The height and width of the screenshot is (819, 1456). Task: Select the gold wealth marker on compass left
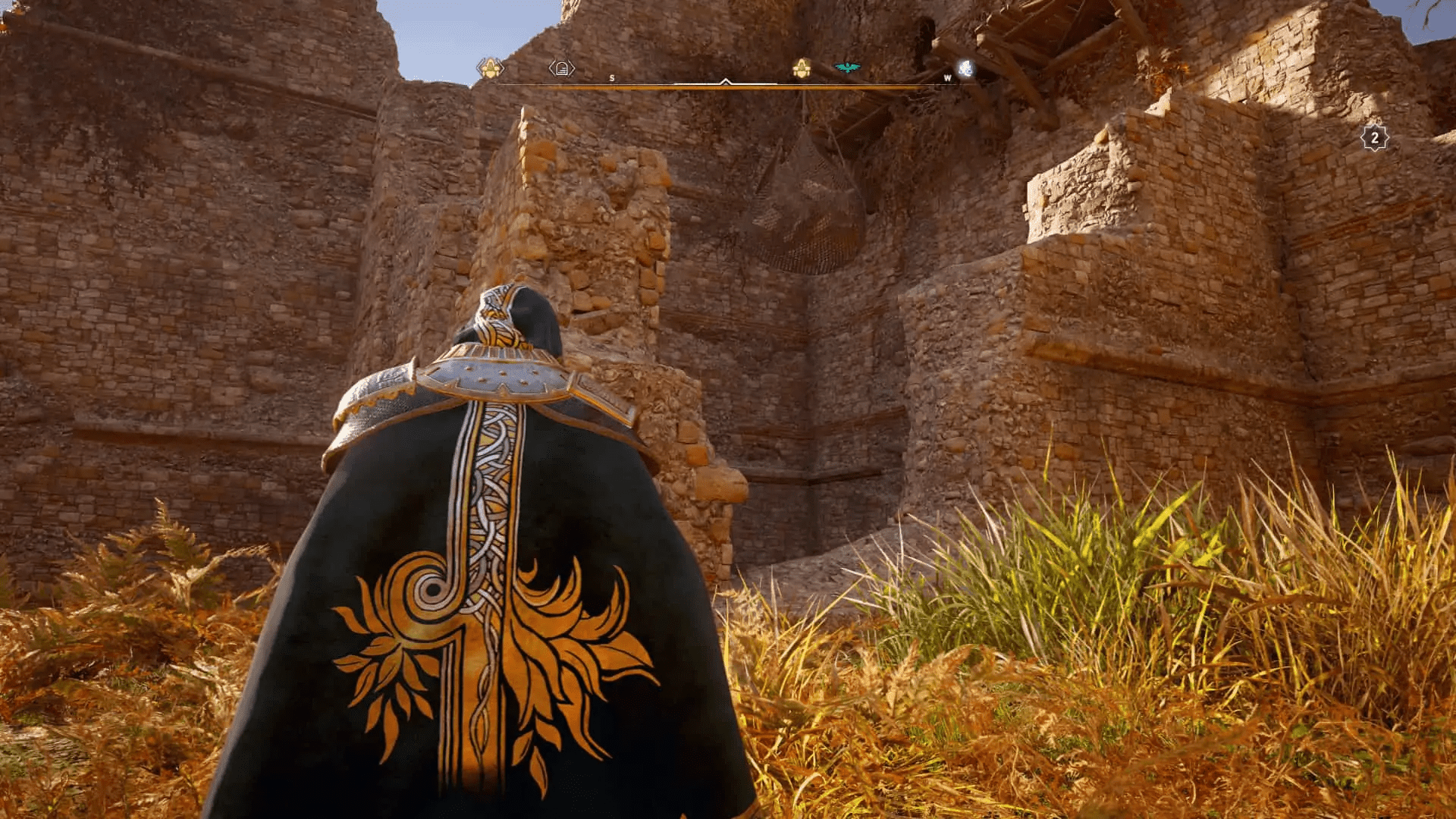[489, 67]
